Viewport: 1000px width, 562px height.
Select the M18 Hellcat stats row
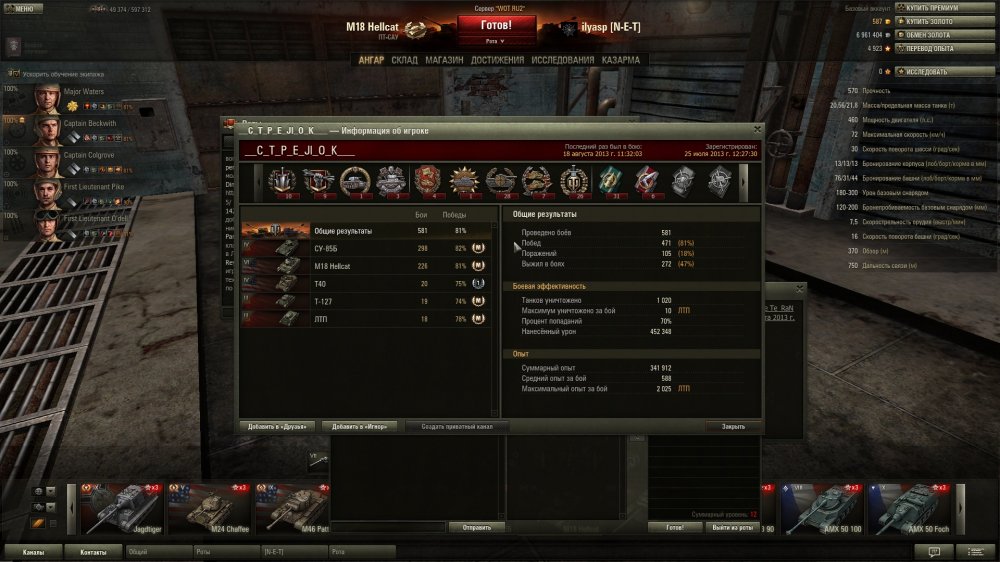tap(366, 265)
